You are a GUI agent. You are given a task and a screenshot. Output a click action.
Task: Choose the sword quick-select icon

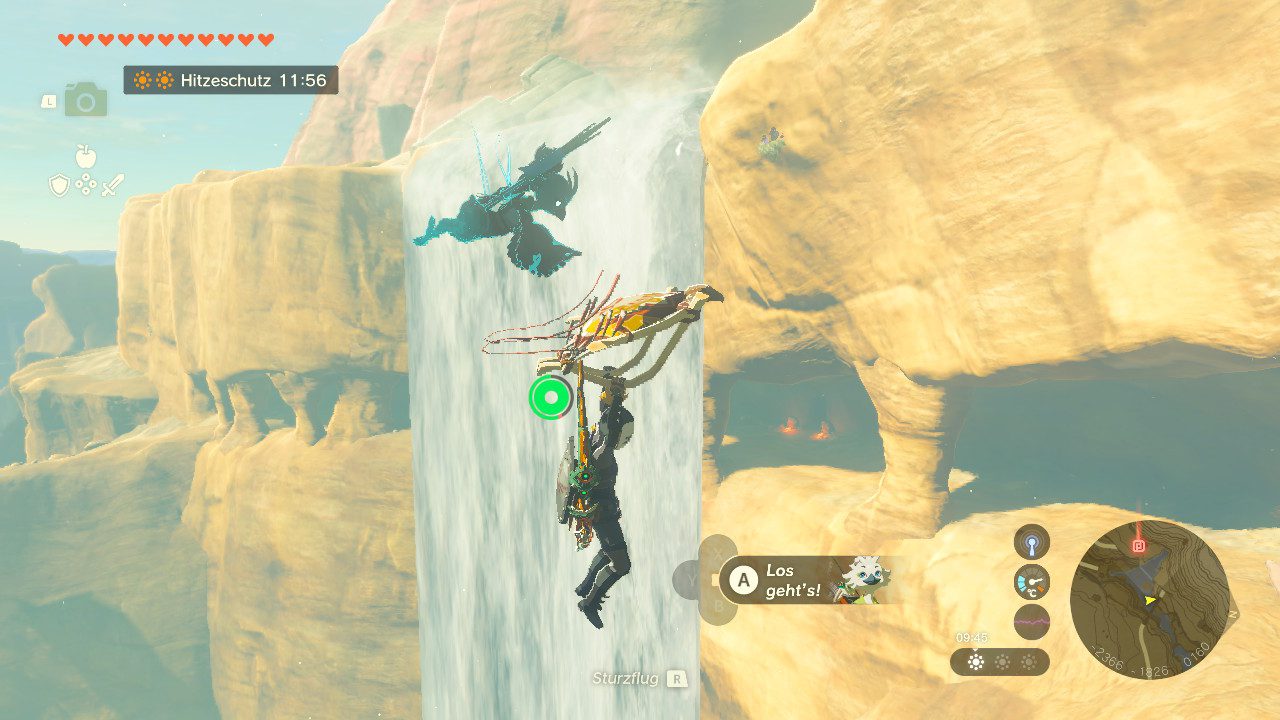pos(113,185)
